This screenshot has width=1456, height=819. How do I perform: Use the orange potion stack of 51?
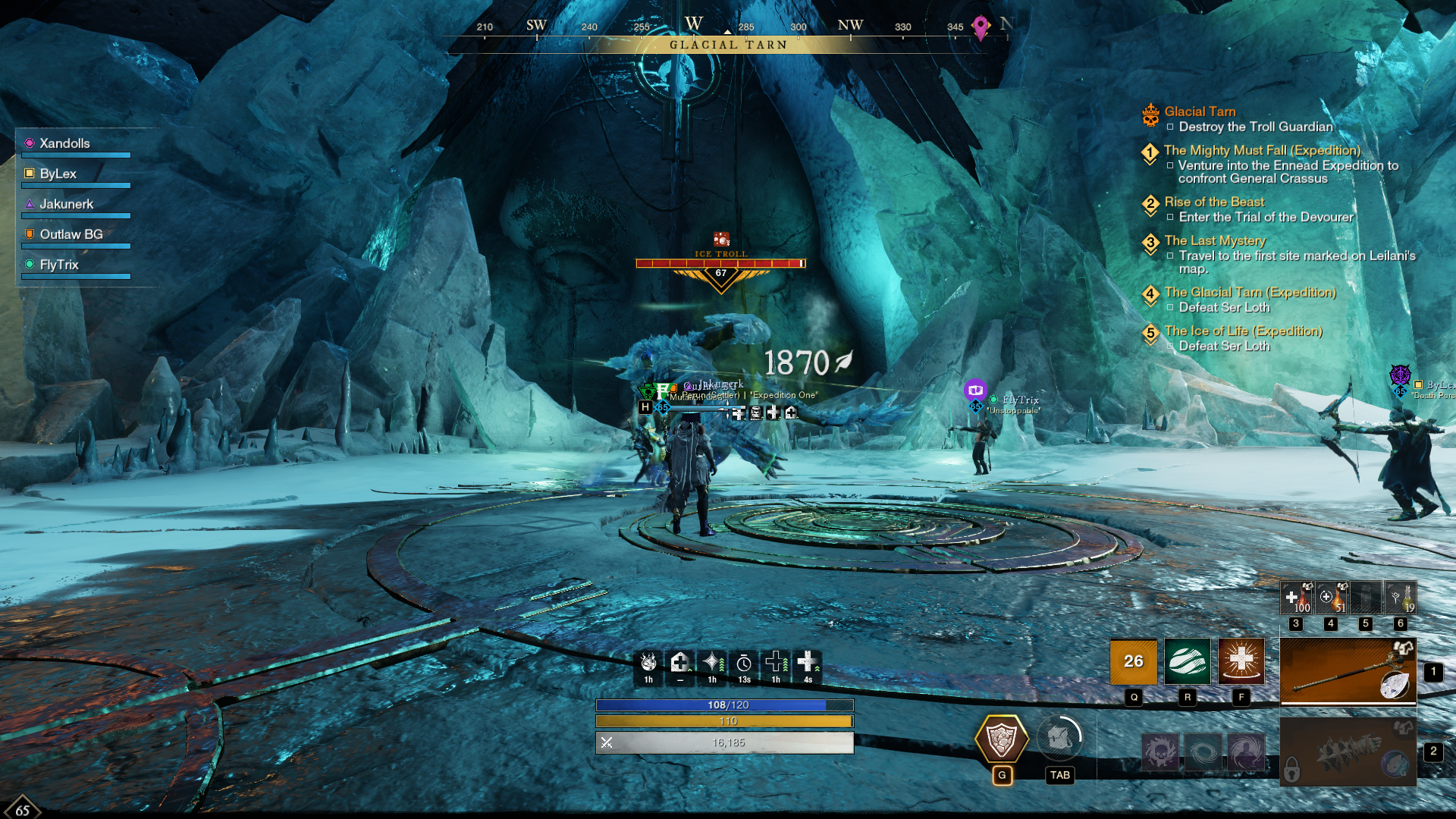click(x=1331, y=598)
